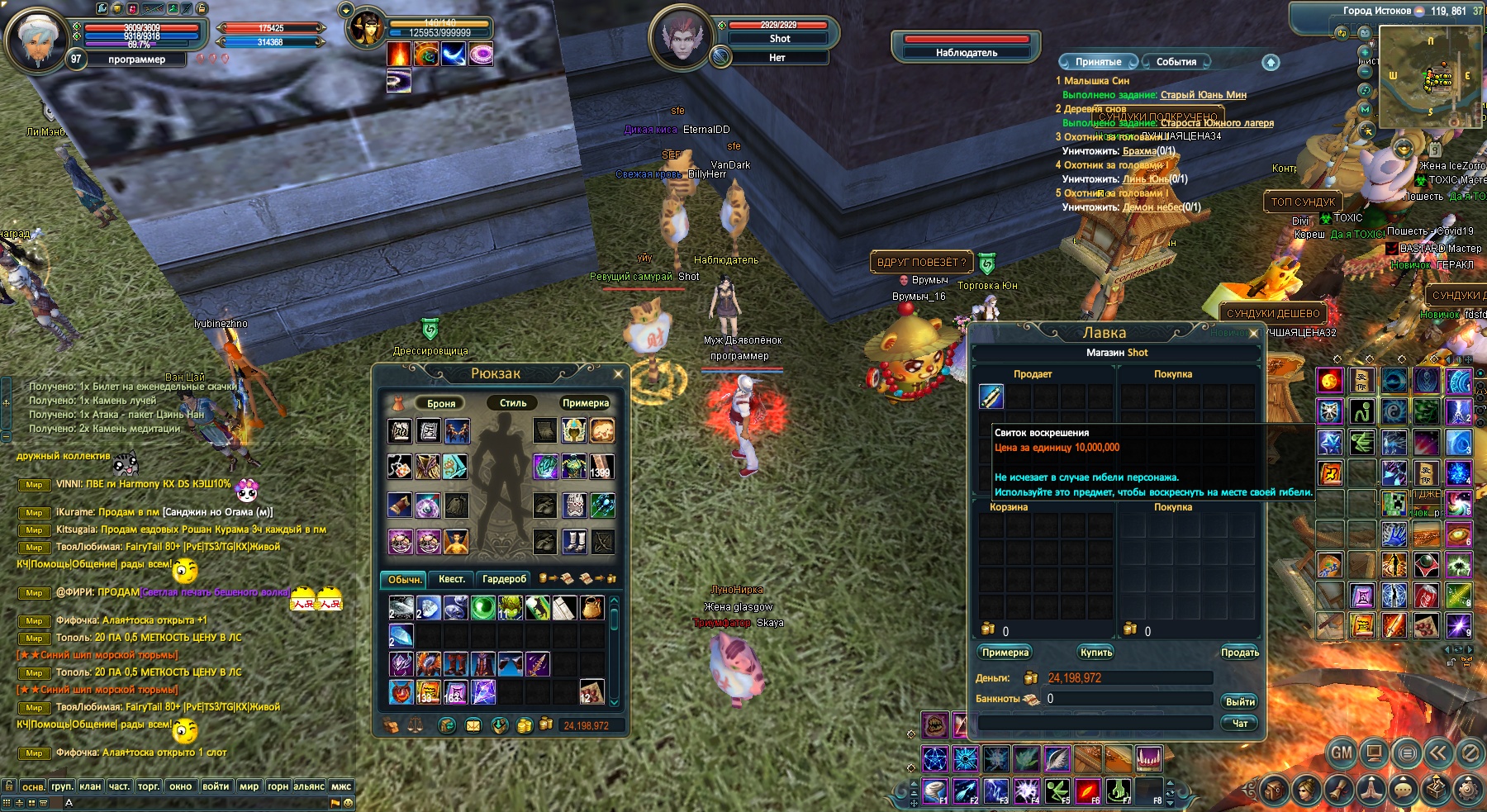Image resolution: width=1487 pixels, height=812 pixels.
Task: Select the клан chat channel tab
Action: click(90, 786)
